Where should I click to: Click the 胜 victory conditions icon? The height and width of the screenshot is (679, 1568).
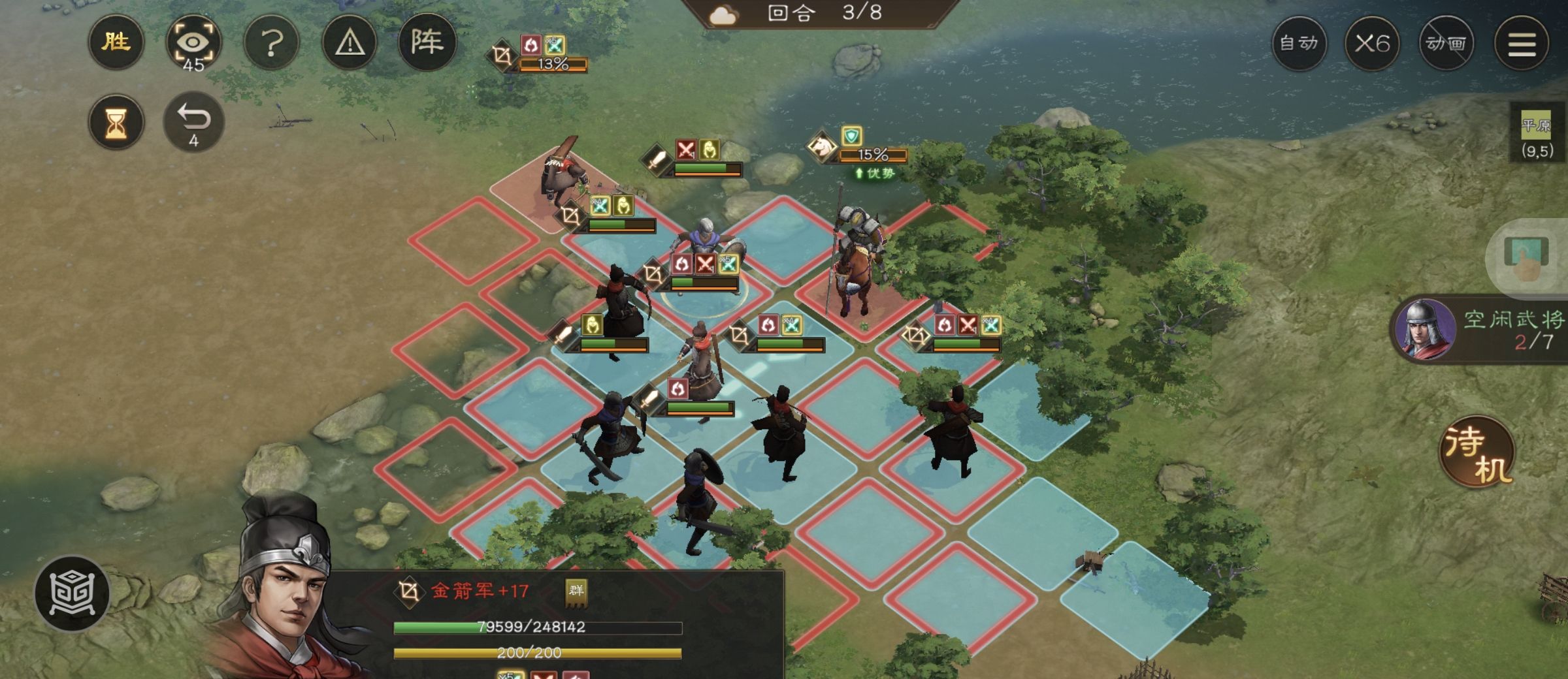click(x=115, y=42)
